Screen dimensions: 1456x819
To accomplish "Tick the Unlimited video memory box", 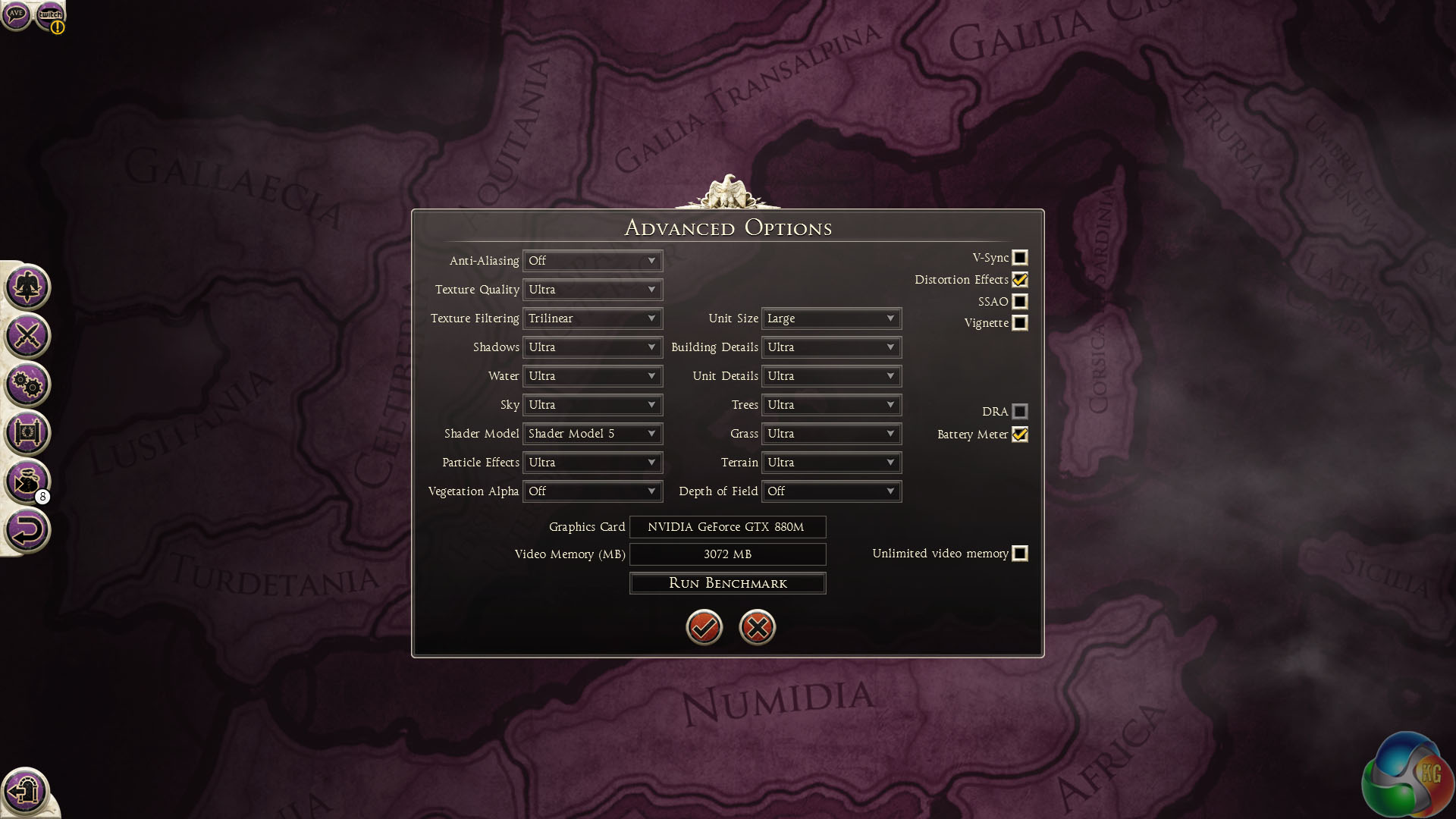I will click(1020, 554).
